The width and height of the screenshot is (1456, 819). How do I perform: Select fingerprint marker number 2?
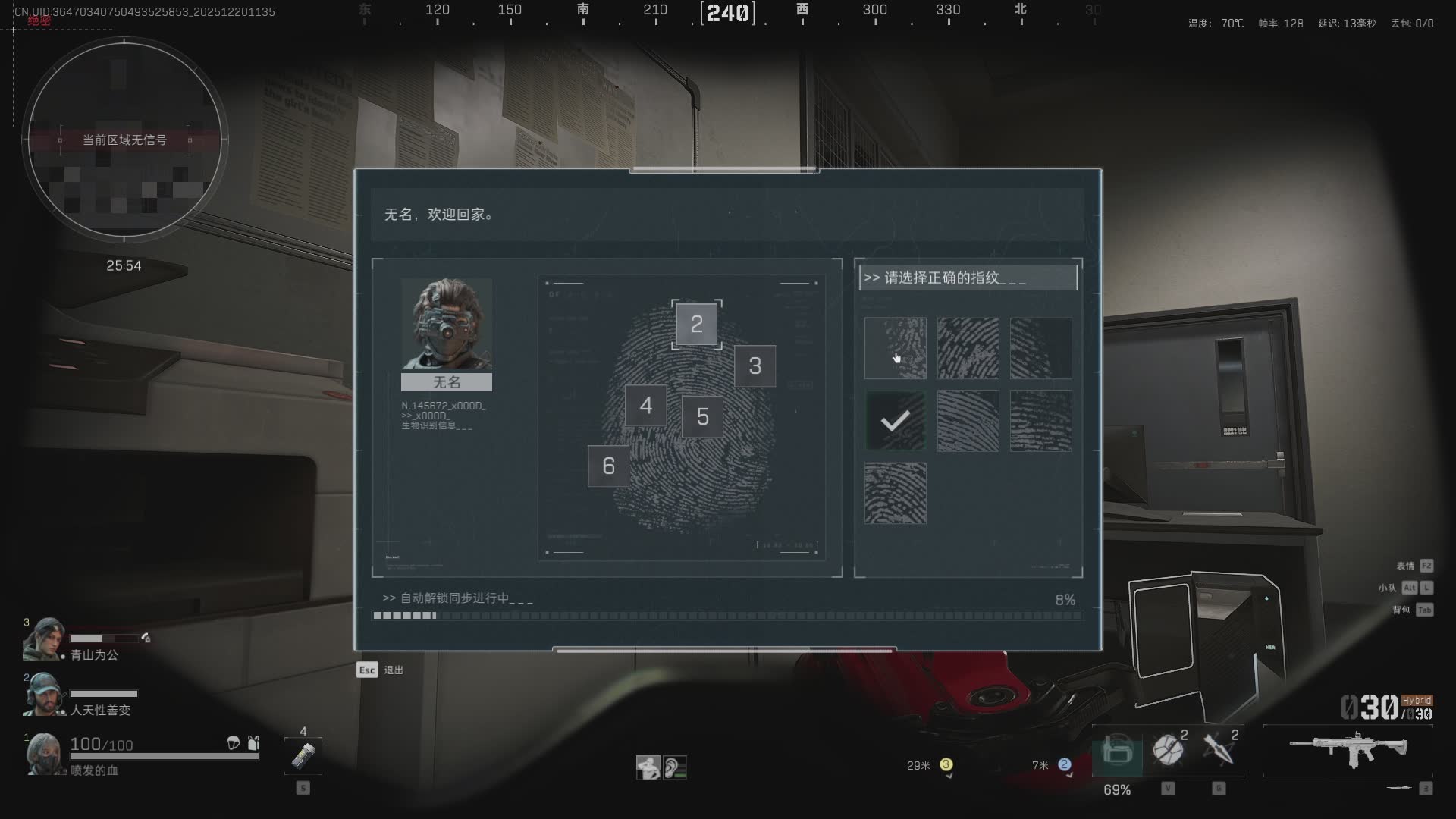click(x=696, y=325)
